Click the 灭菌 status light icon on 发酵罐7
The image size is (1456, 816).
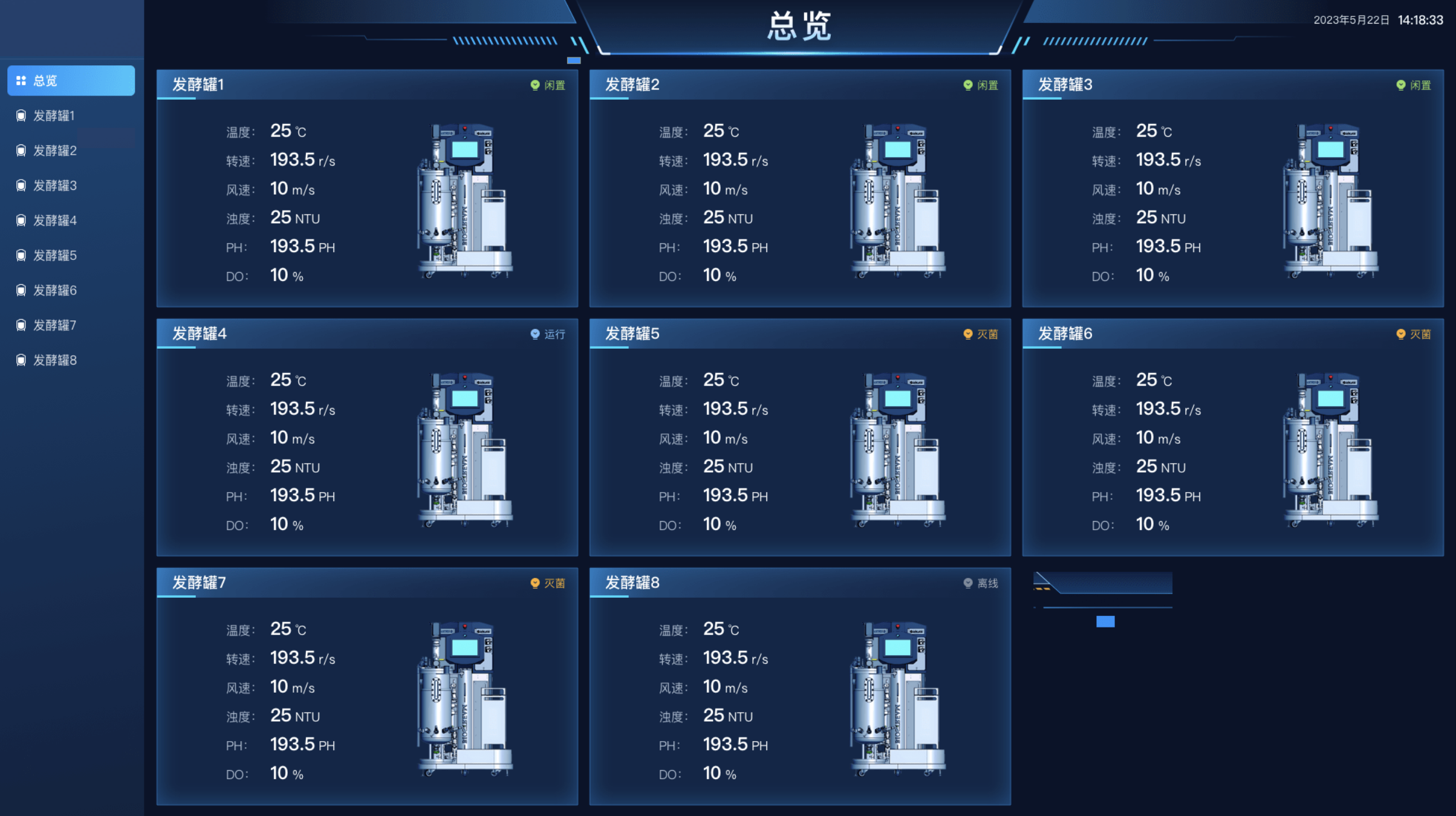tap(535, 583)
